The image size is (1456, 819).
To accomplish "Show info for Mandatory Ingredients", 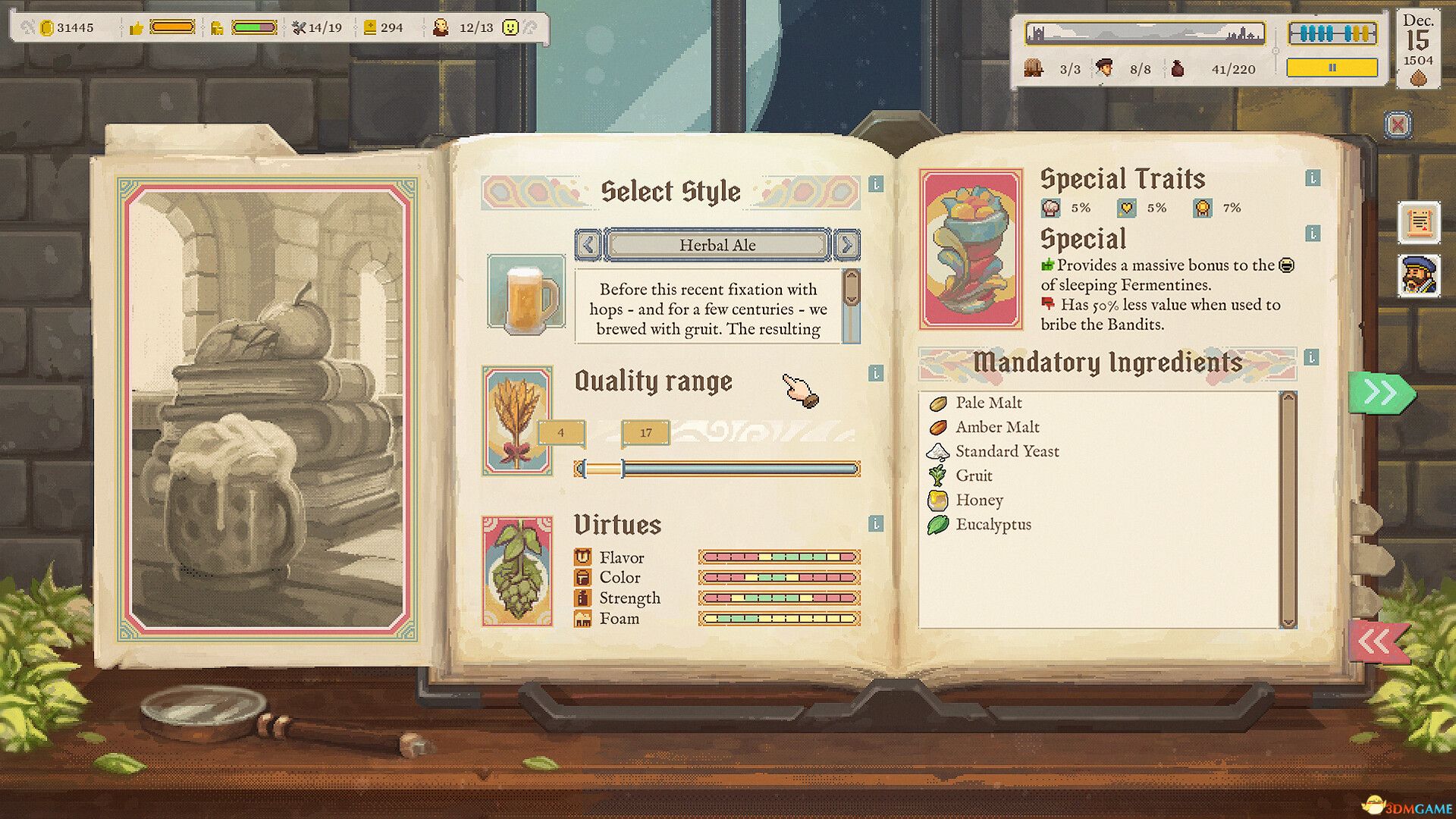I will tap(1312, 357).
